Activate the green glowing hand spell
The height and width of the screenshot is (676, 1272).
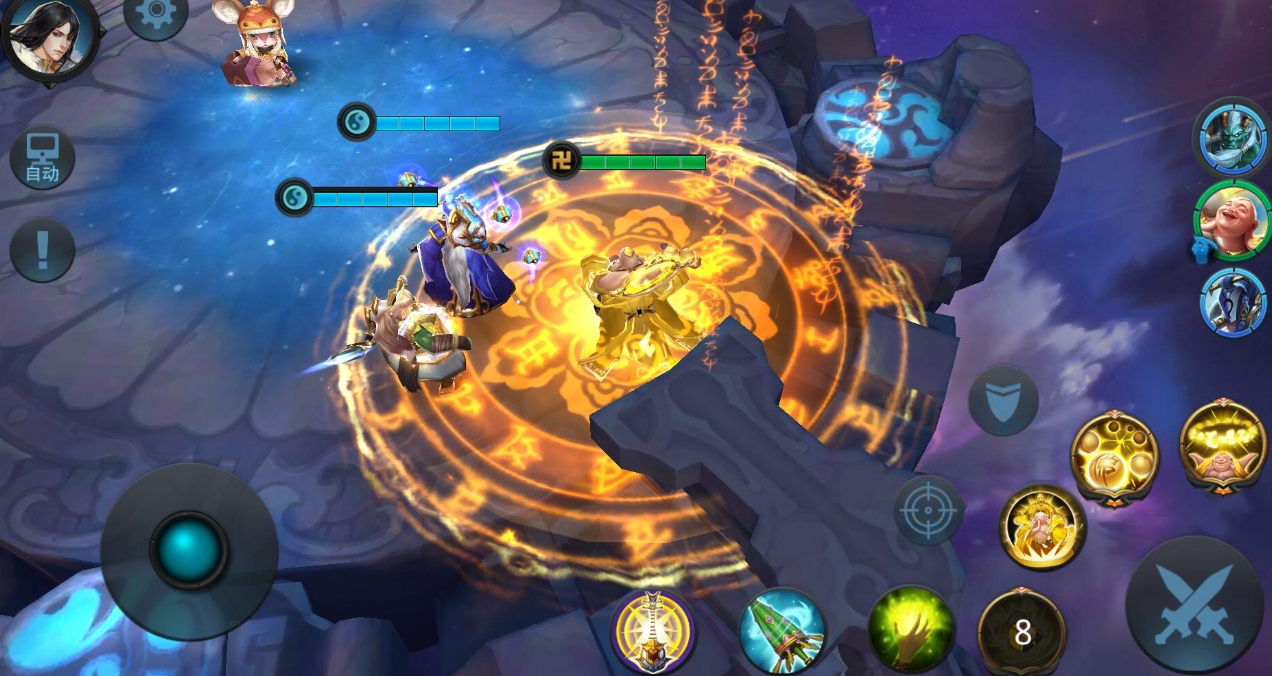click(911, 629)
